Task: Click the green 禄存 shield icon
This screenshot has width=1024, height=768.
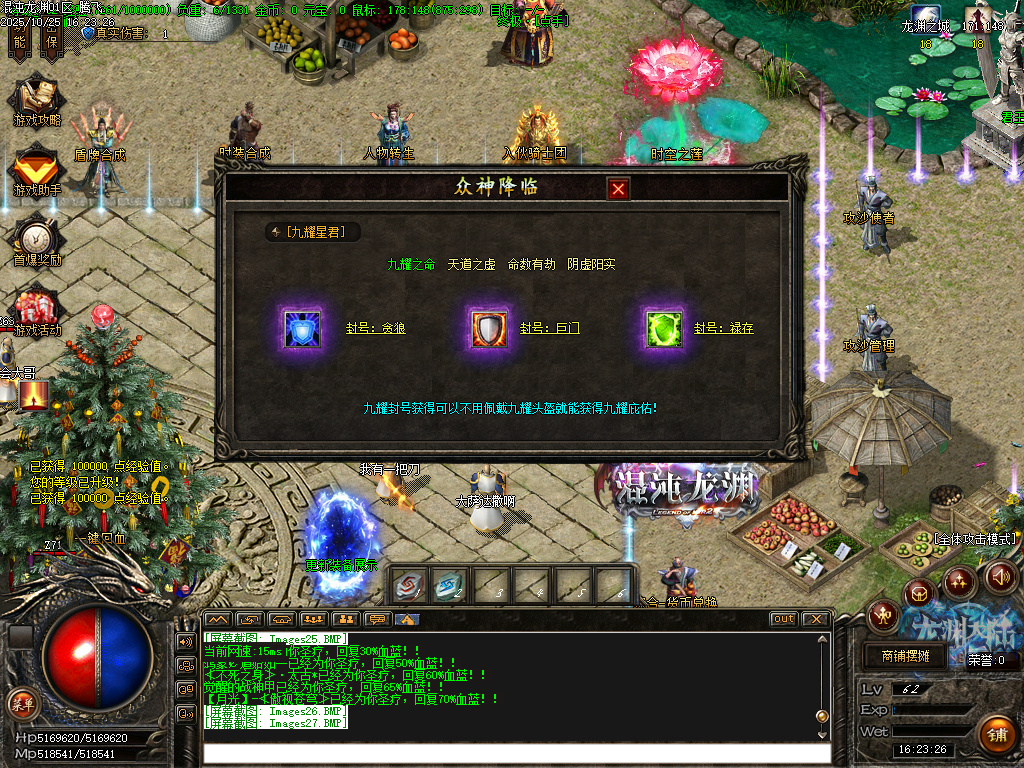Action: point(664,328)
